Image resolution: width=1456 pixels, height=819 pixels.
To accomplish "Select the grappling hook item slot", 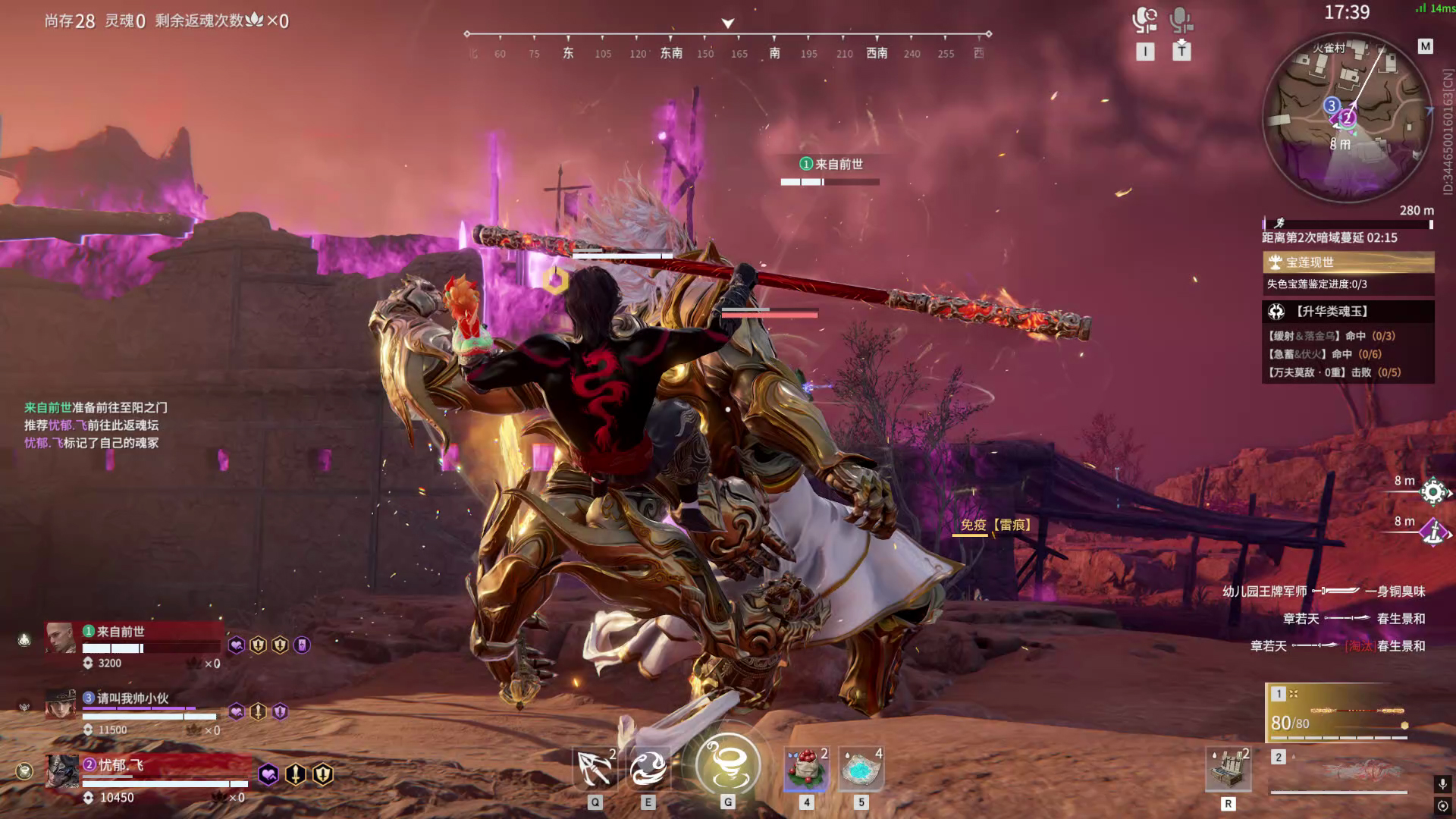I will [595, 768].
